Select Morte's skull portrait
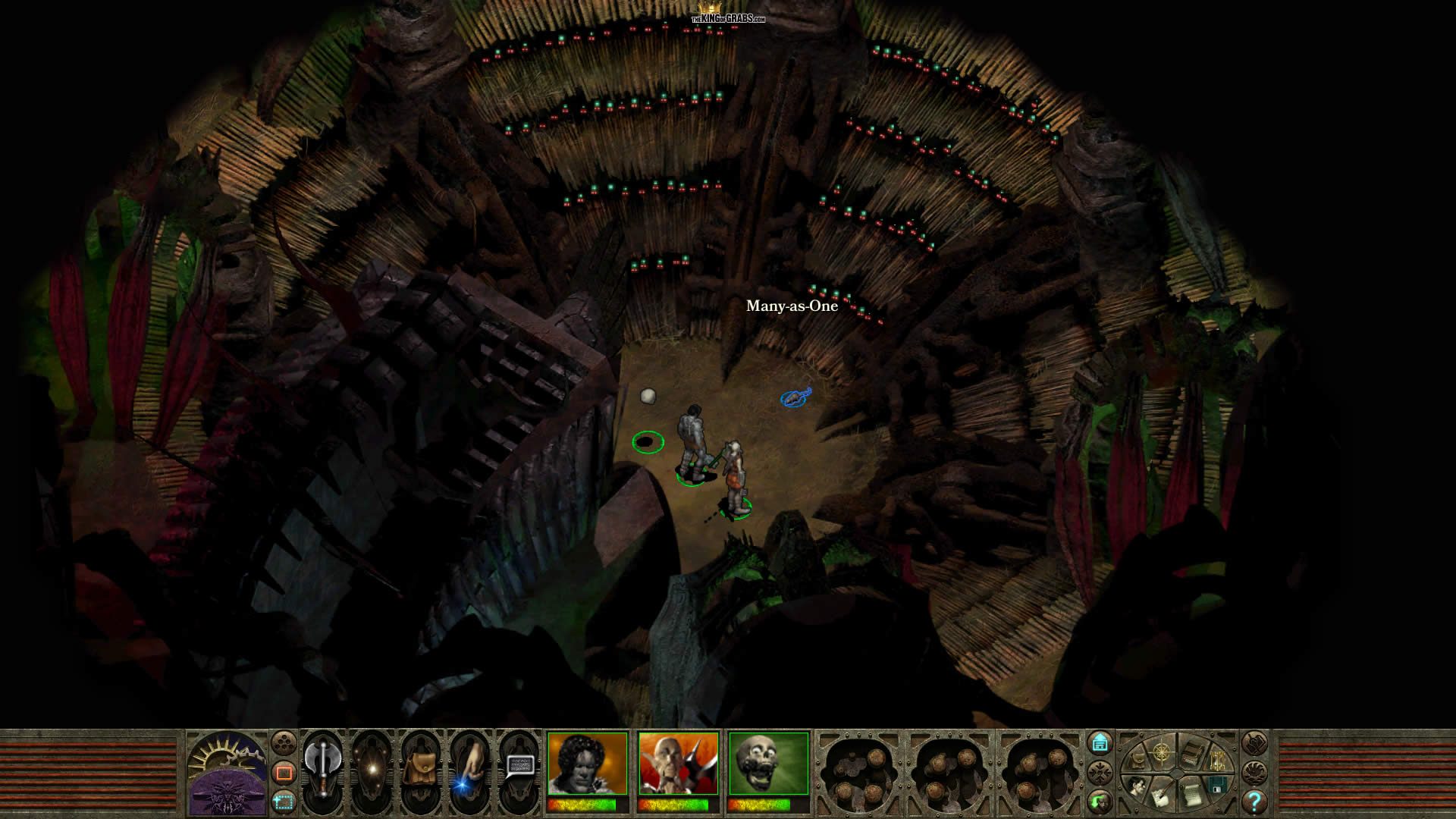Screen dimensions: 1456x819 [768, 763]
